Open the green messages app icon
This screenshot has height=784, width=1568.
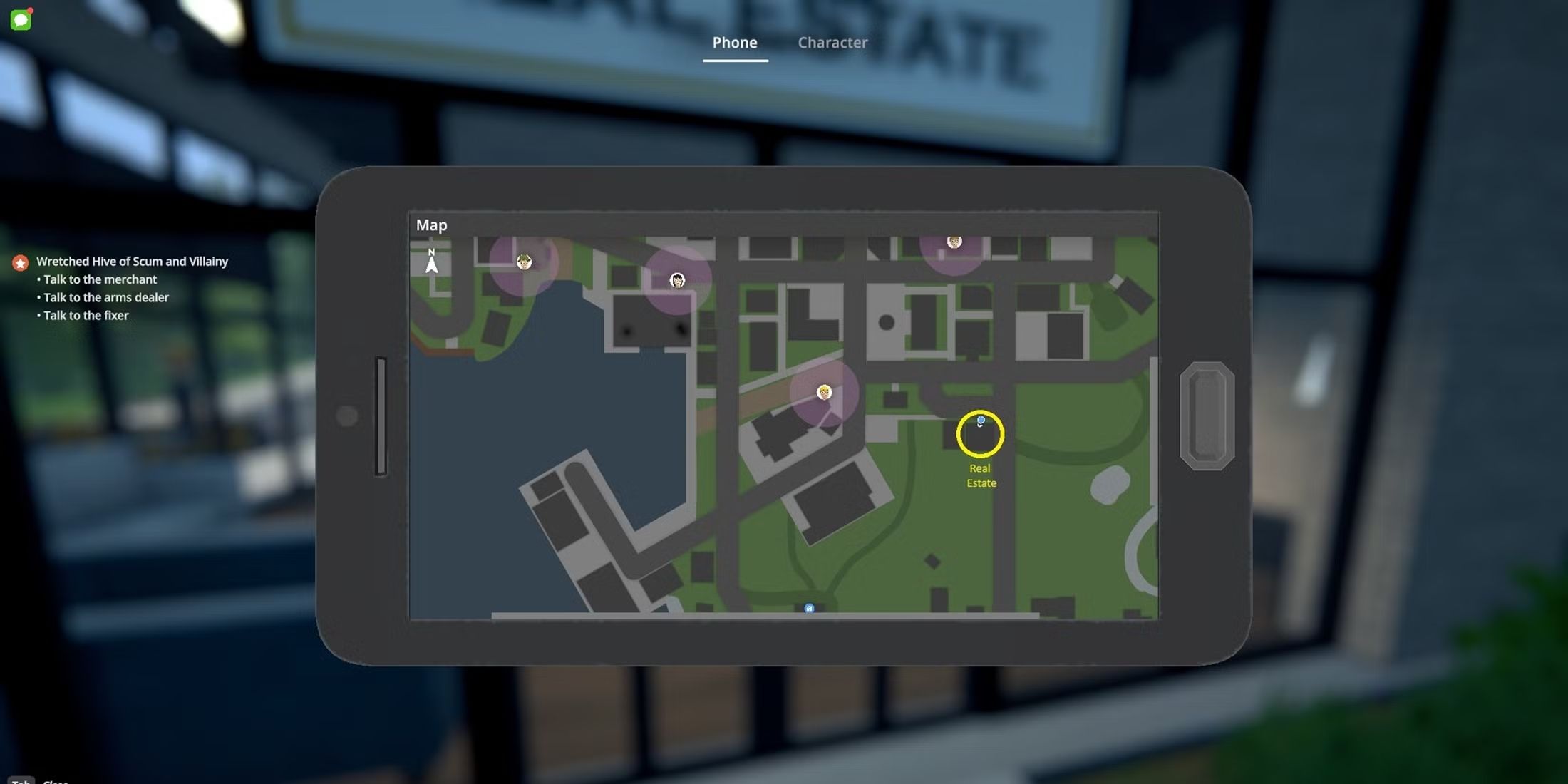coord(21,19)
